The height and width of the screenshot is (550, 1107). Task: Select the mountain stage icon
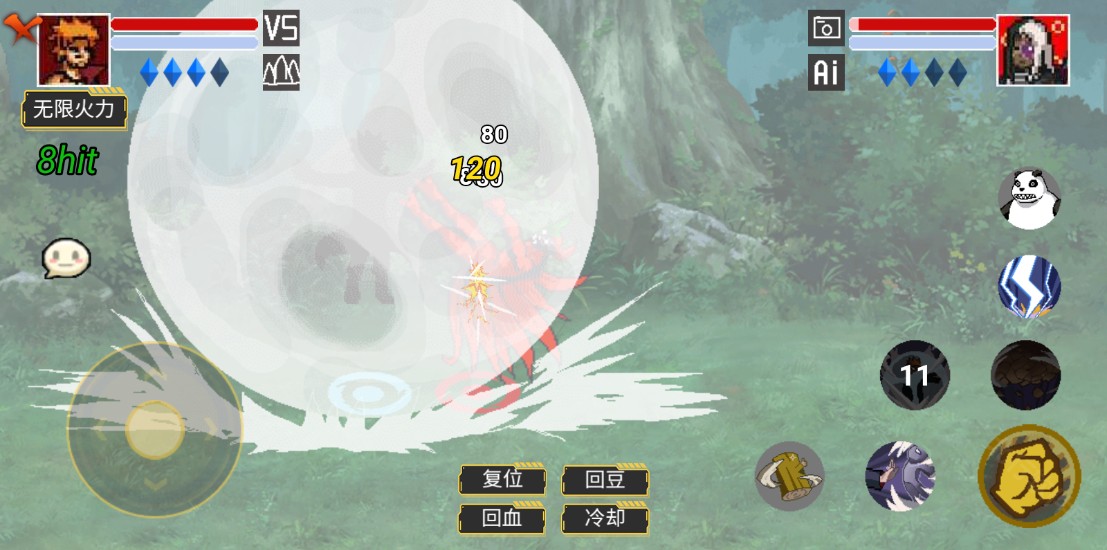tap(281, 72)
